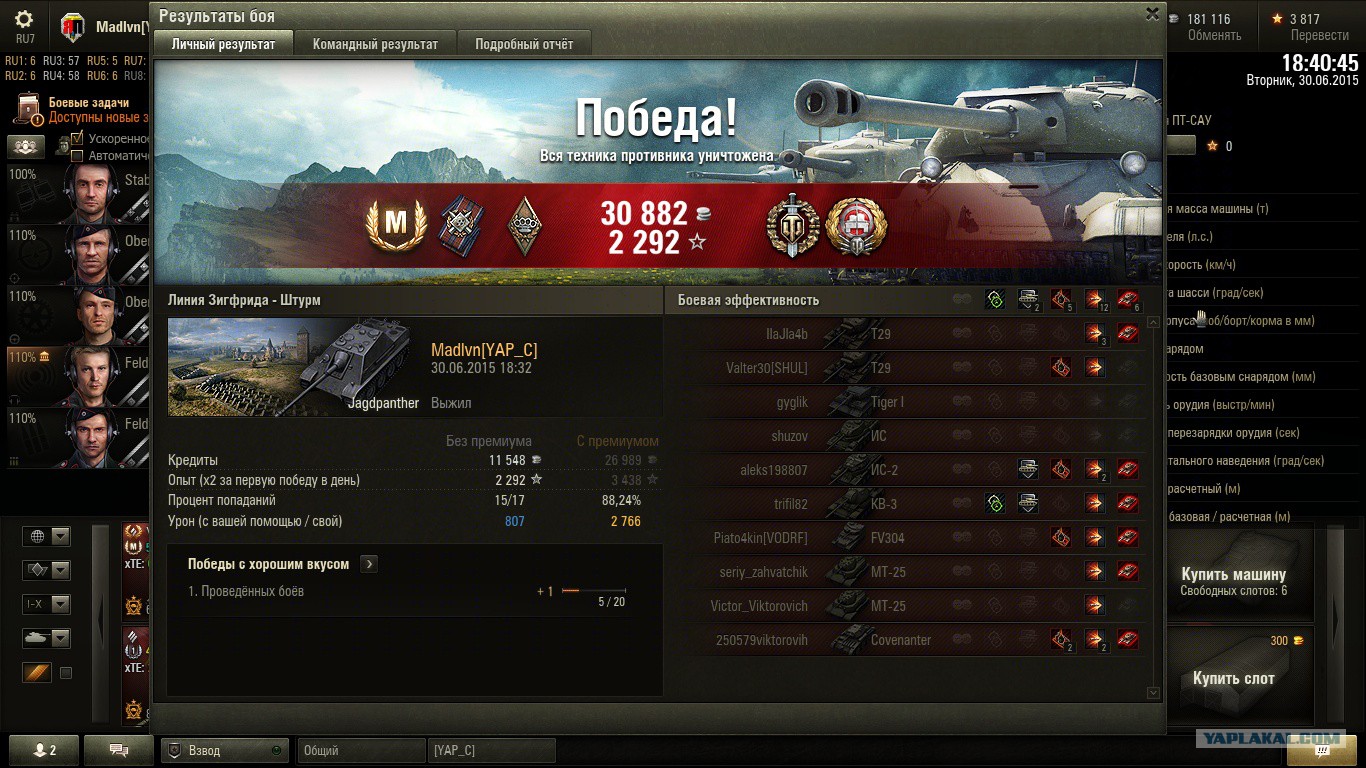Open the [YAP_C] clan chat channel
The width and height of the screenshot is (1366, 768).
[x=491, y=750]
